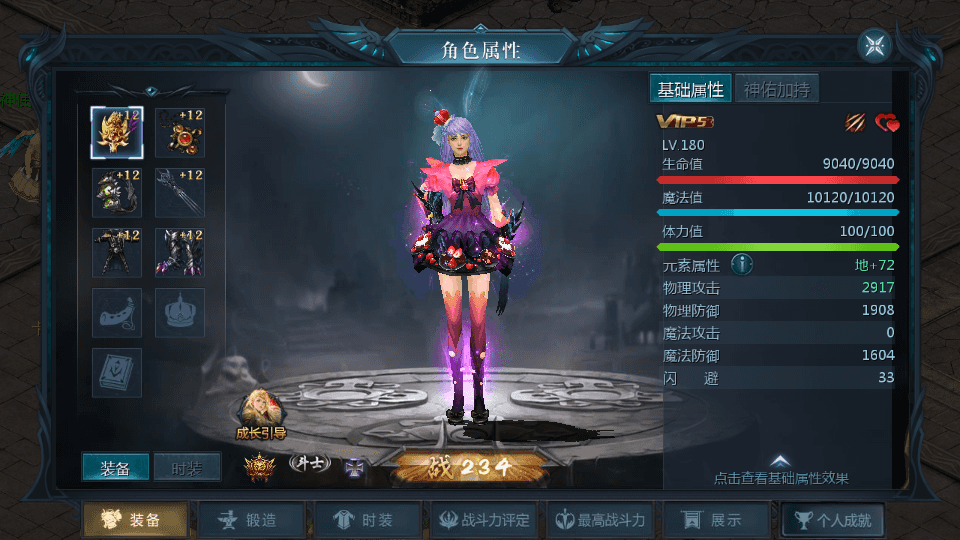Select the purple-clawed boots slot
960x540 pixels.
coord(180,252)
